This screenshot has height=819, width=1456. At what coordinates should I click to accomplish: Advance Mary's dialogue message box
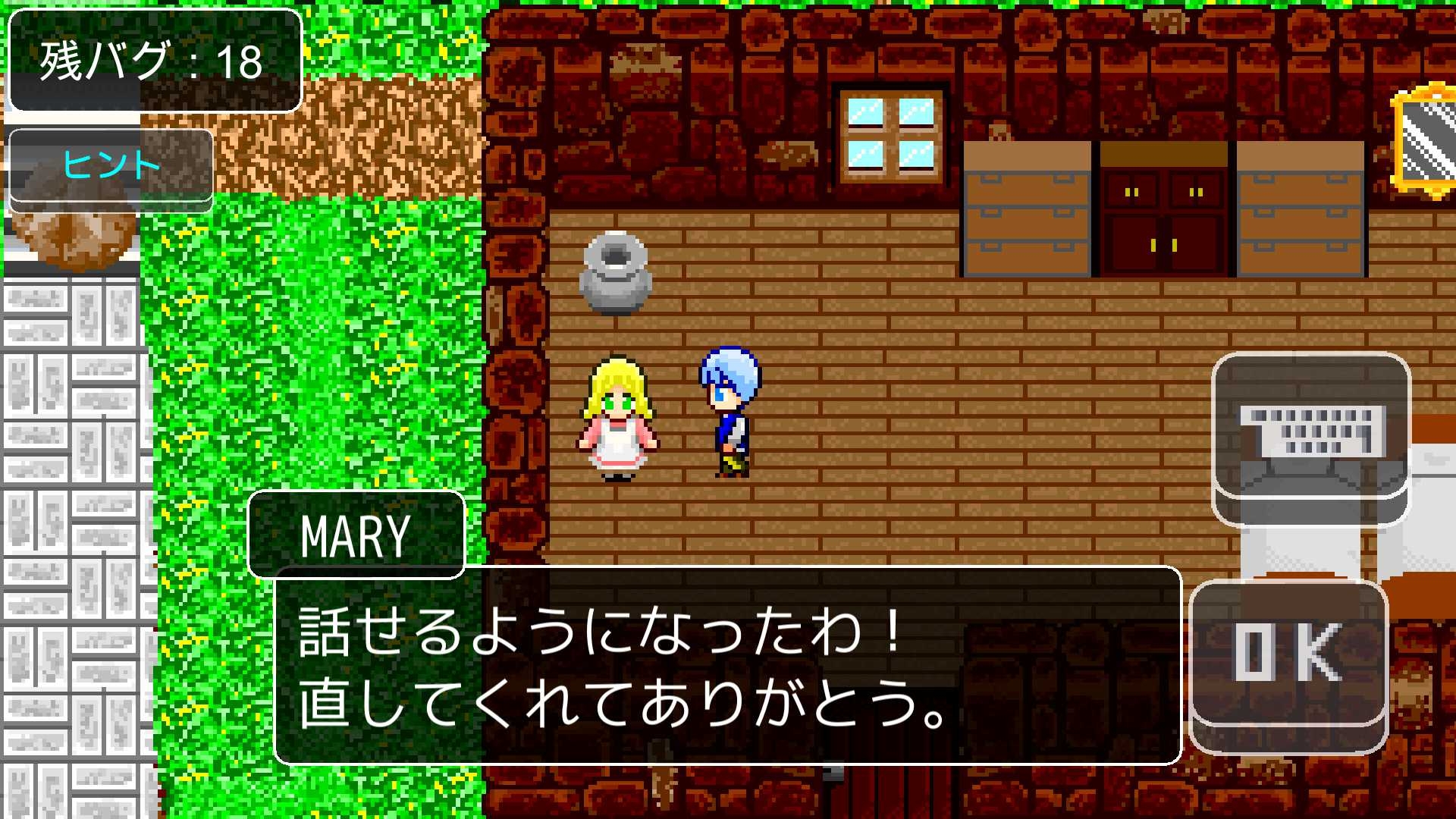[727, 665]
